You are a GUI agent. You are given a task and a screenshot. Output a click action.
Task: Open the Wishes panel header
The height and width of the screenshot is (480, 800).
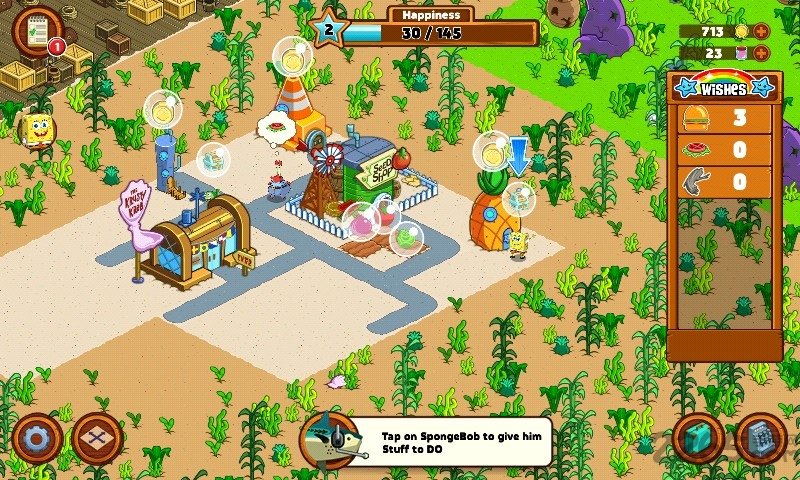click(x=724, y=87)
